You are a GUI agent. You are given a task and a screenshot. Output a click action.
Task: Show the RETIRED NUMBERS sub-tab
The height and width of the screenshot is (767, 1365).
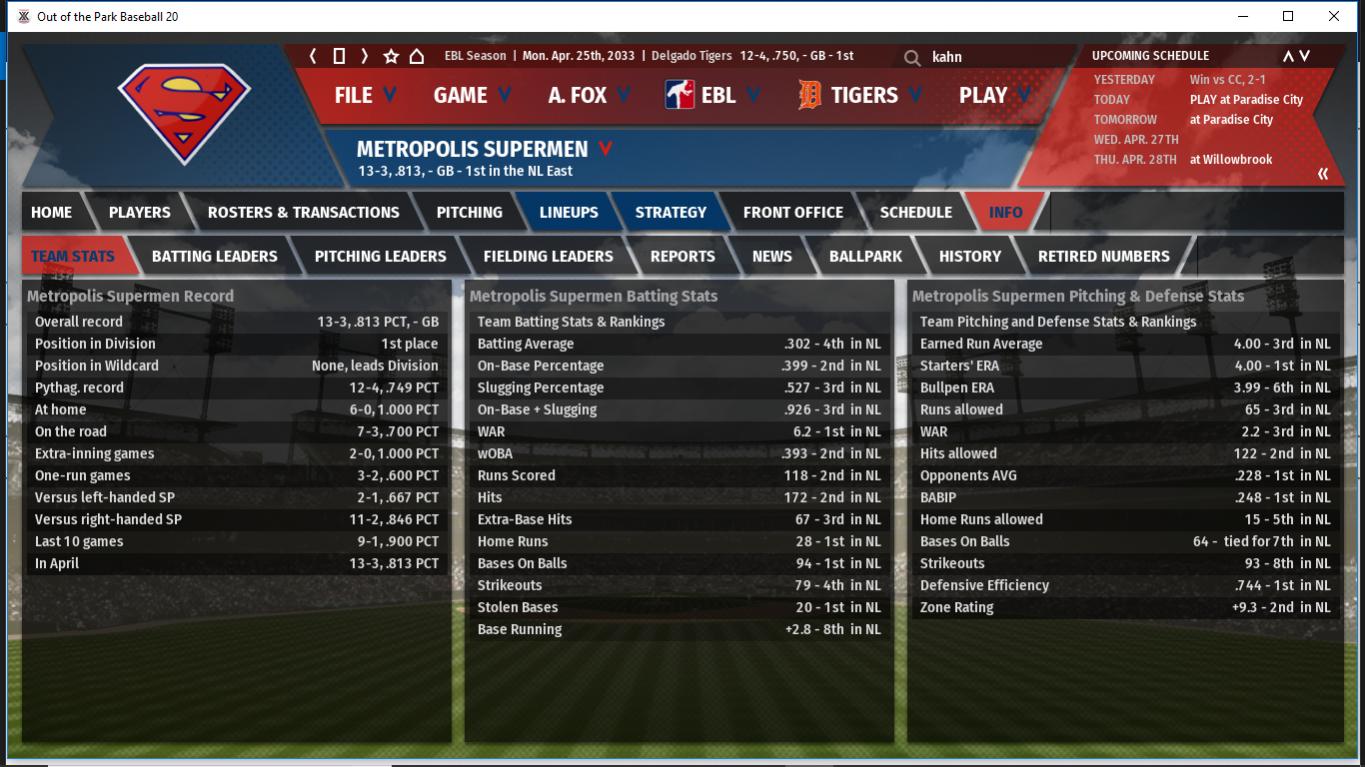point(1103,256)
